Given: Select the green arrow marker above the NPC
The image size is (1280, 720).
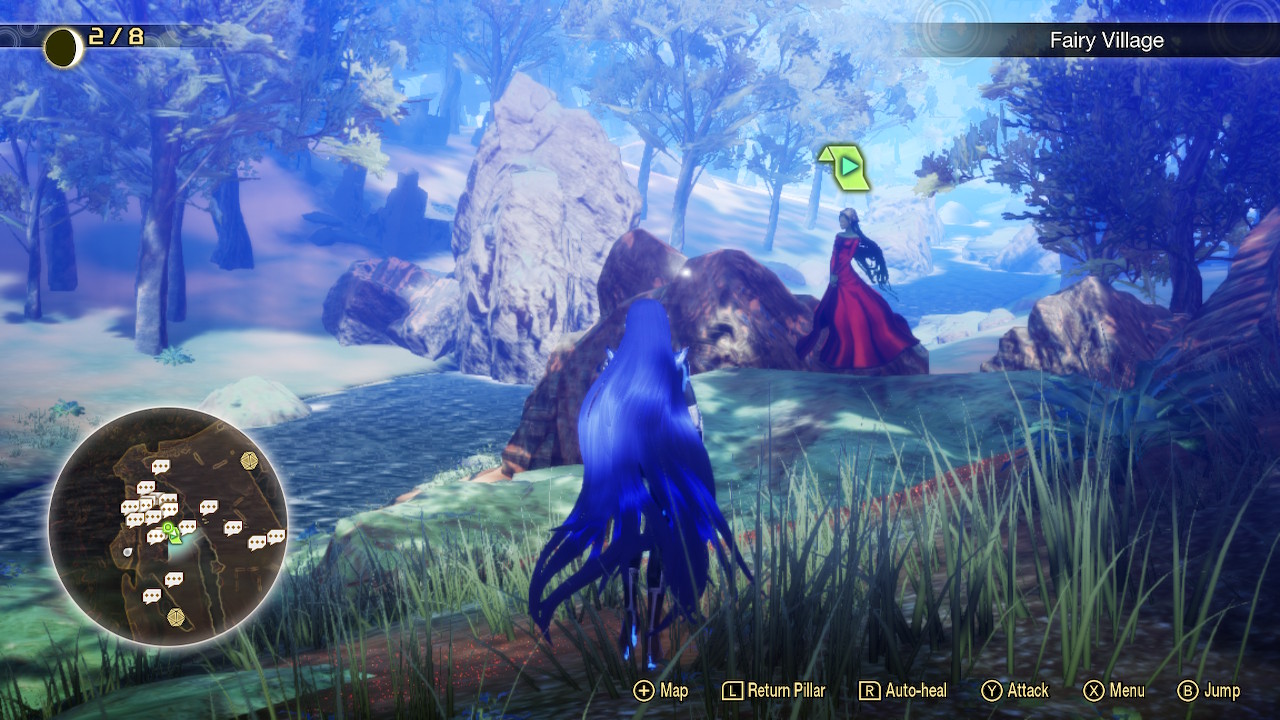Looking at the screenshot, I should tap(845, 167).
